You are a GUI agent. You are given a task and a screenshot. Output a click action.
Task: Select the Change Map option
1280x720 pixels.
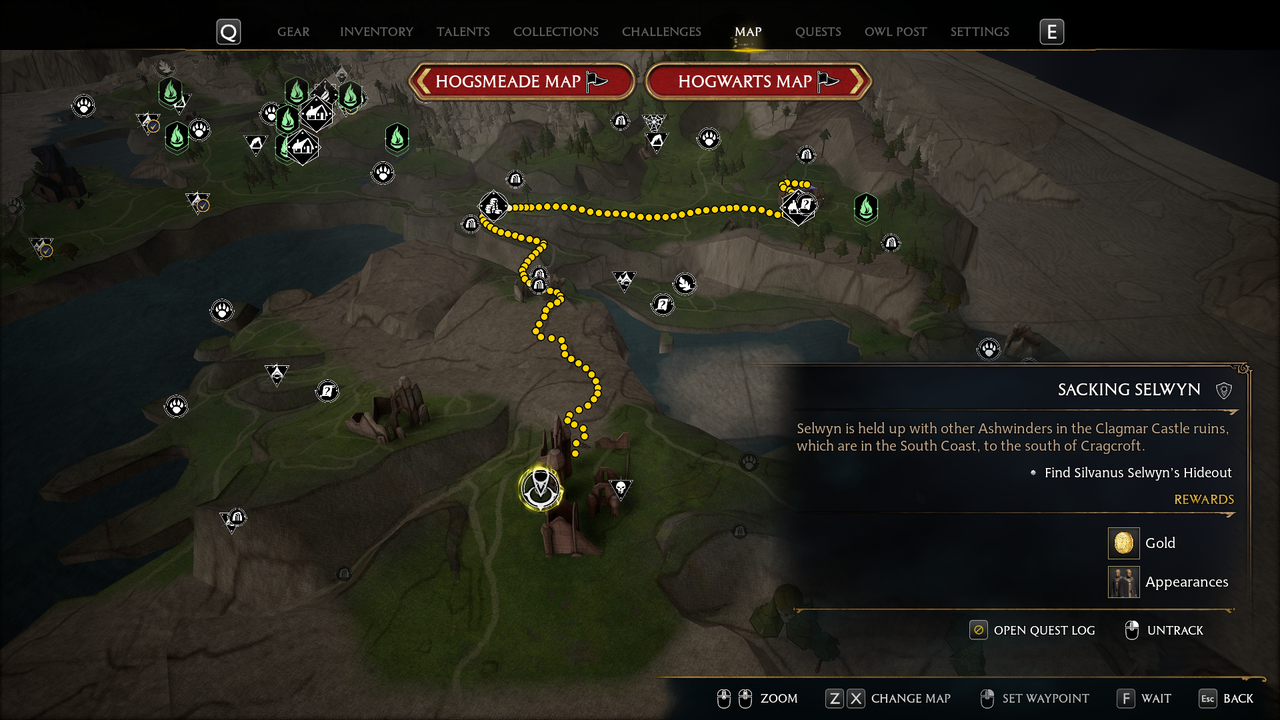point(886,698)
